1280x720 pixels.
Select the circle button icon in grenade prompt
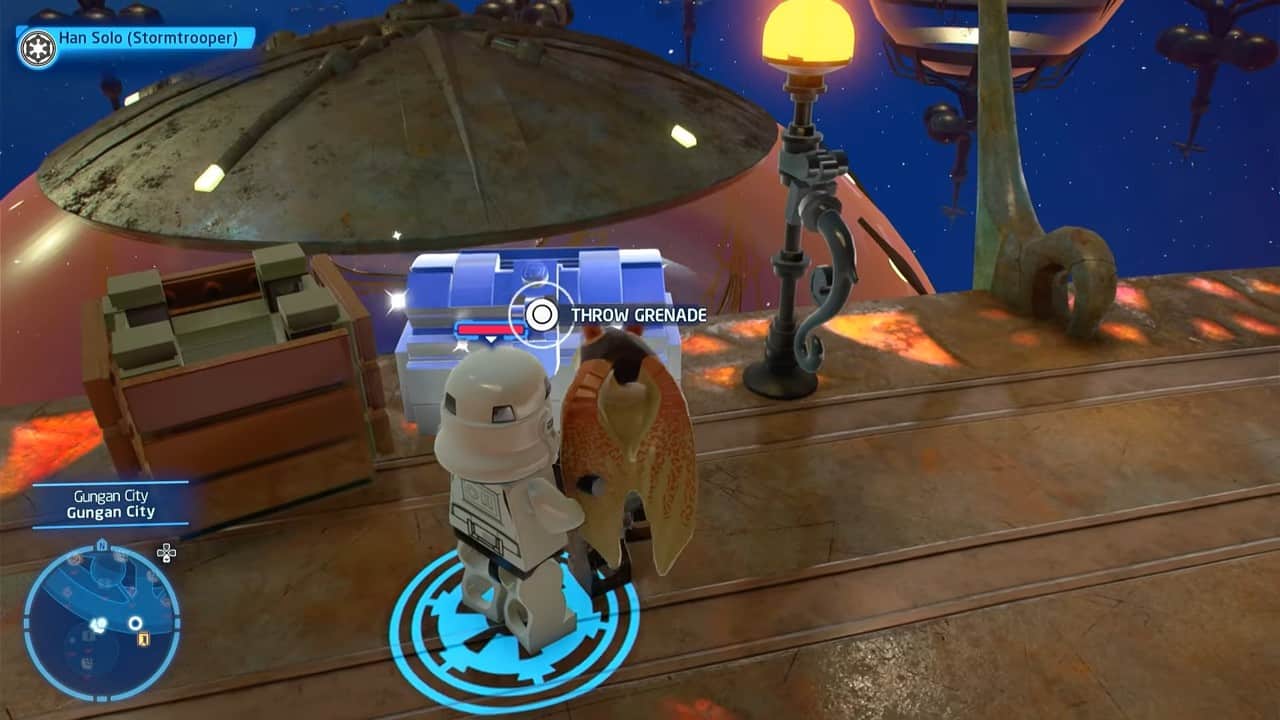point(540,314)
